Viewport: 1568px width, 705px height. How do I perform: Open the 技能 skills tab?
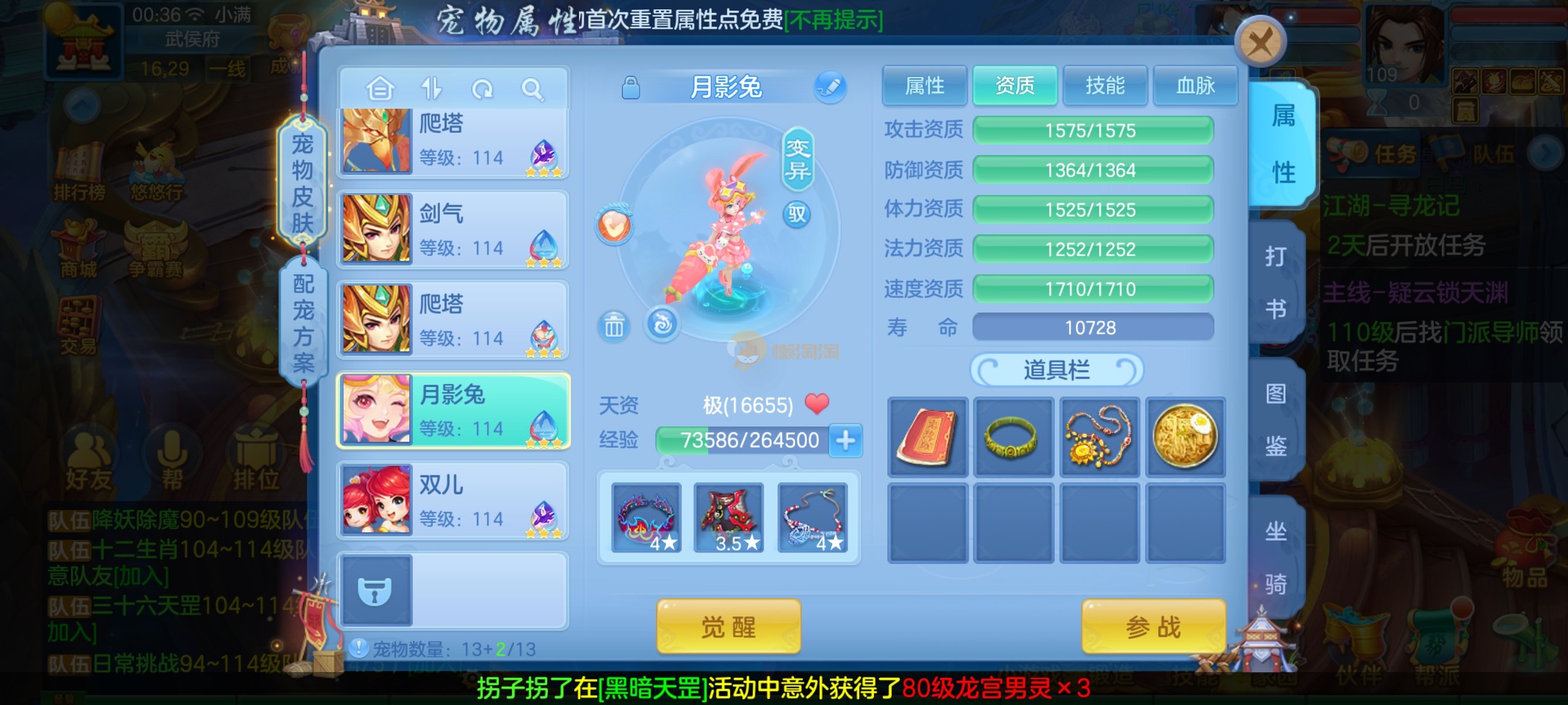pyautogui.click(x=1104, y=86)
